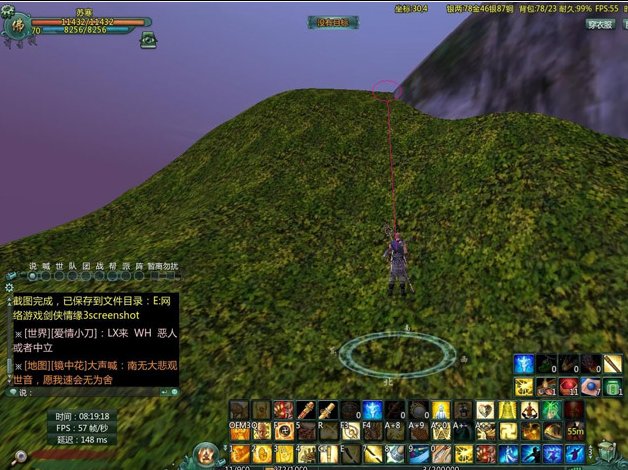Screen dimensions: 628x470
Task: Switch to the 世 world chat channel
Action: pos(59,266)
